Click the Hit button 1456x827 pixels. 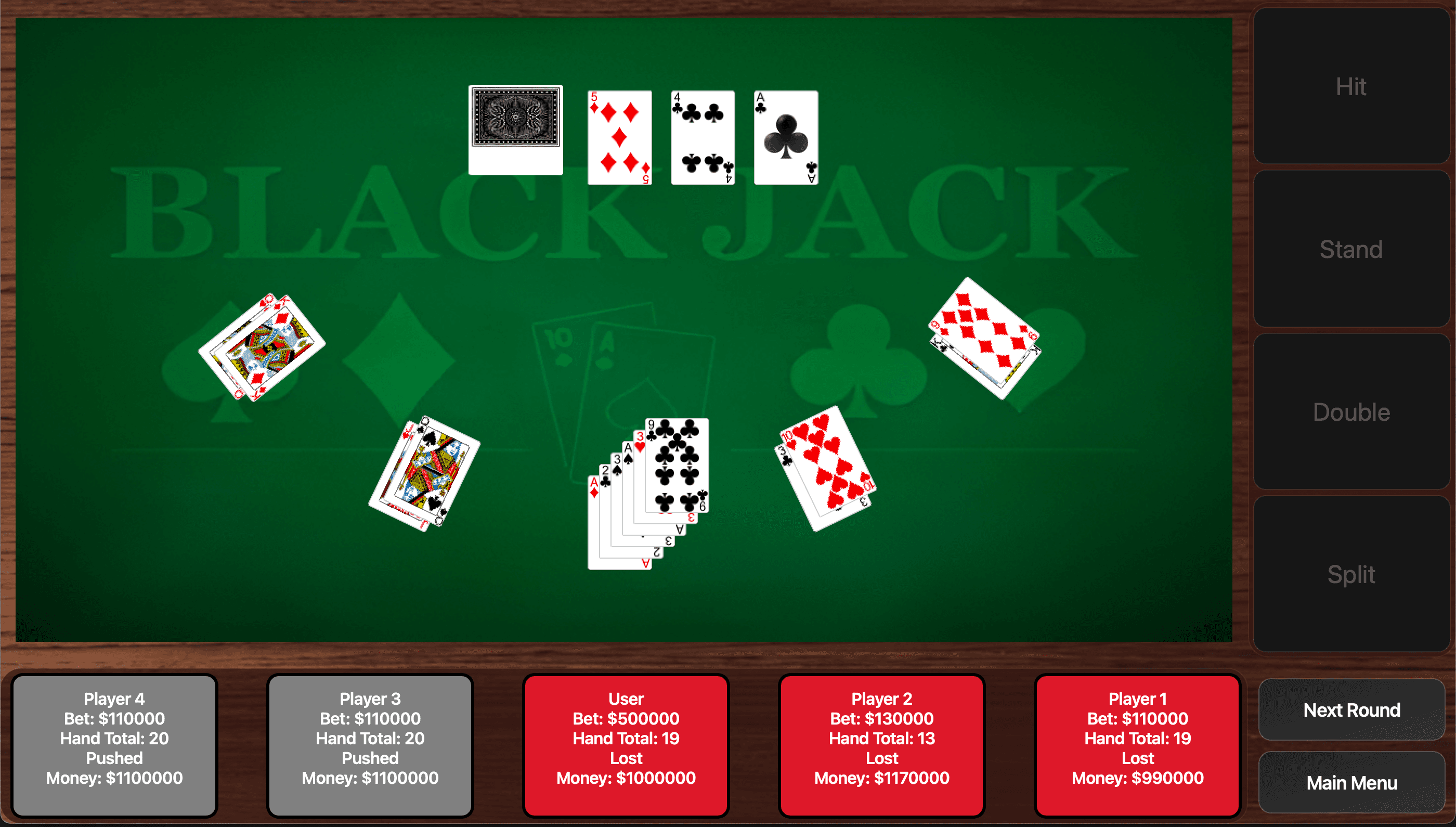click(x=1350, y=86)
